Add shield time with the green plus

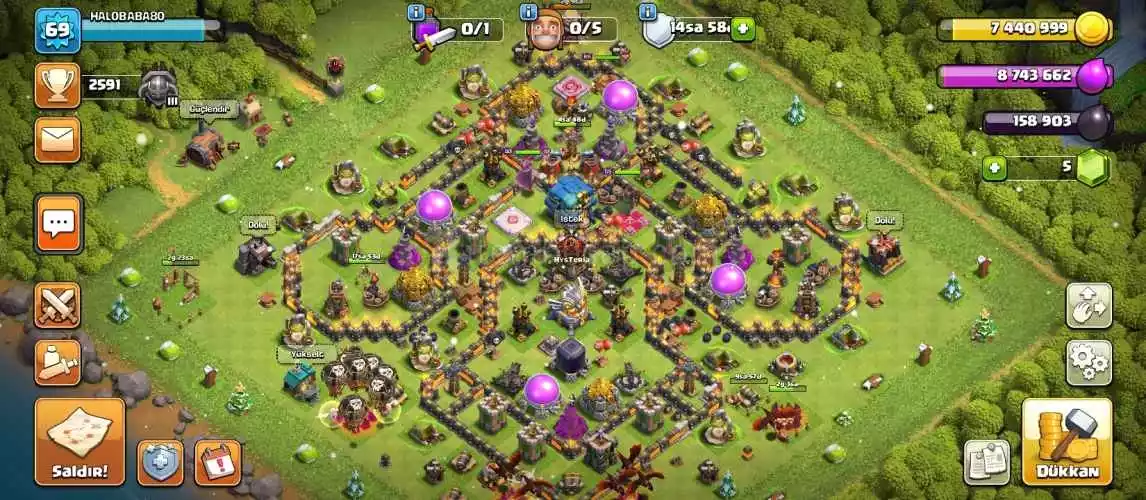tap(742, 29)
